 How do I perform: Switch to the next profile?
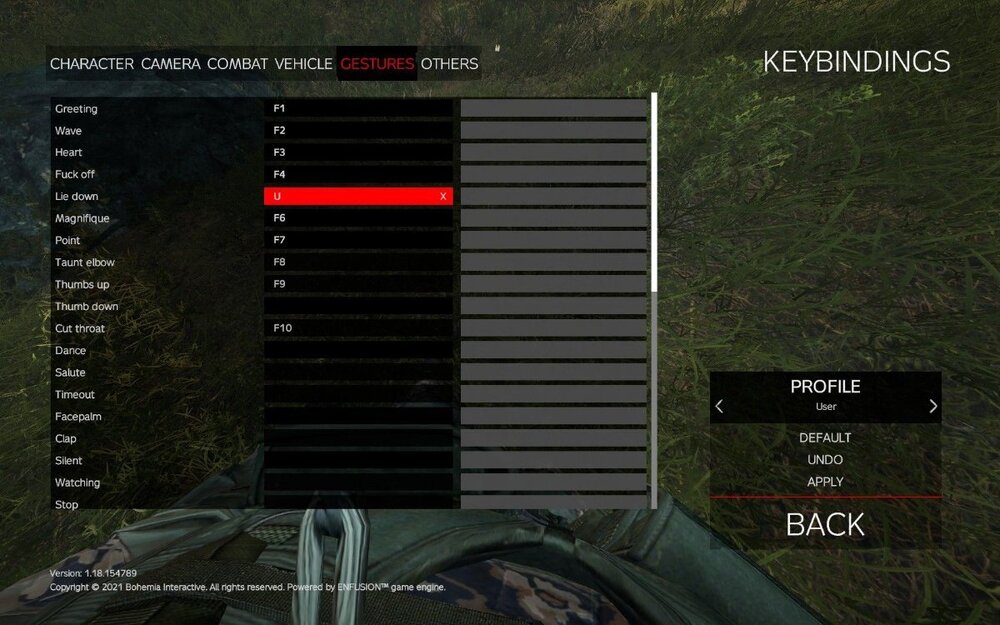933,406
